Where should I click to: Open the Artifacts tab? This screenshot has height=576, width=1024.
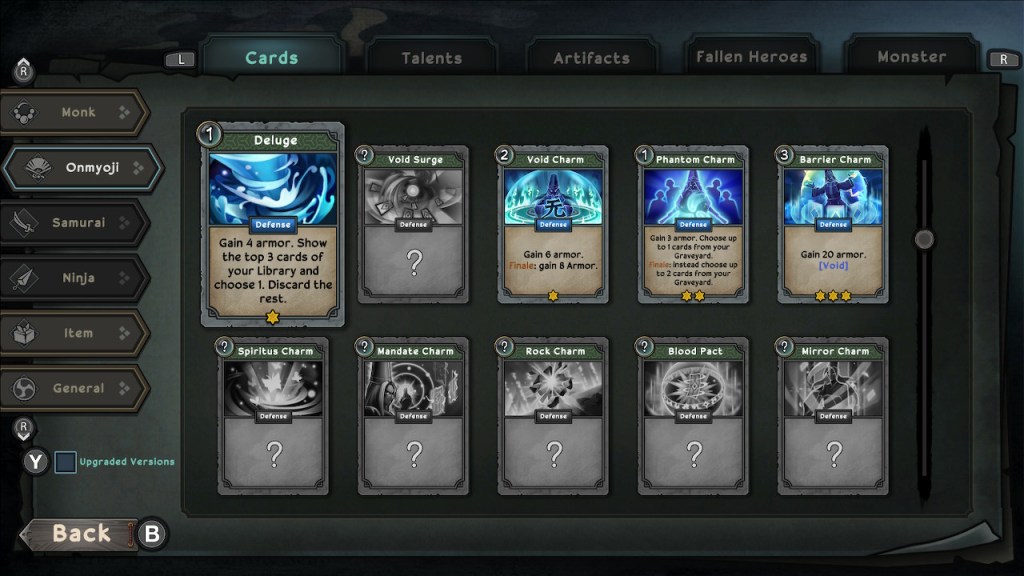[x=591, y=58]
